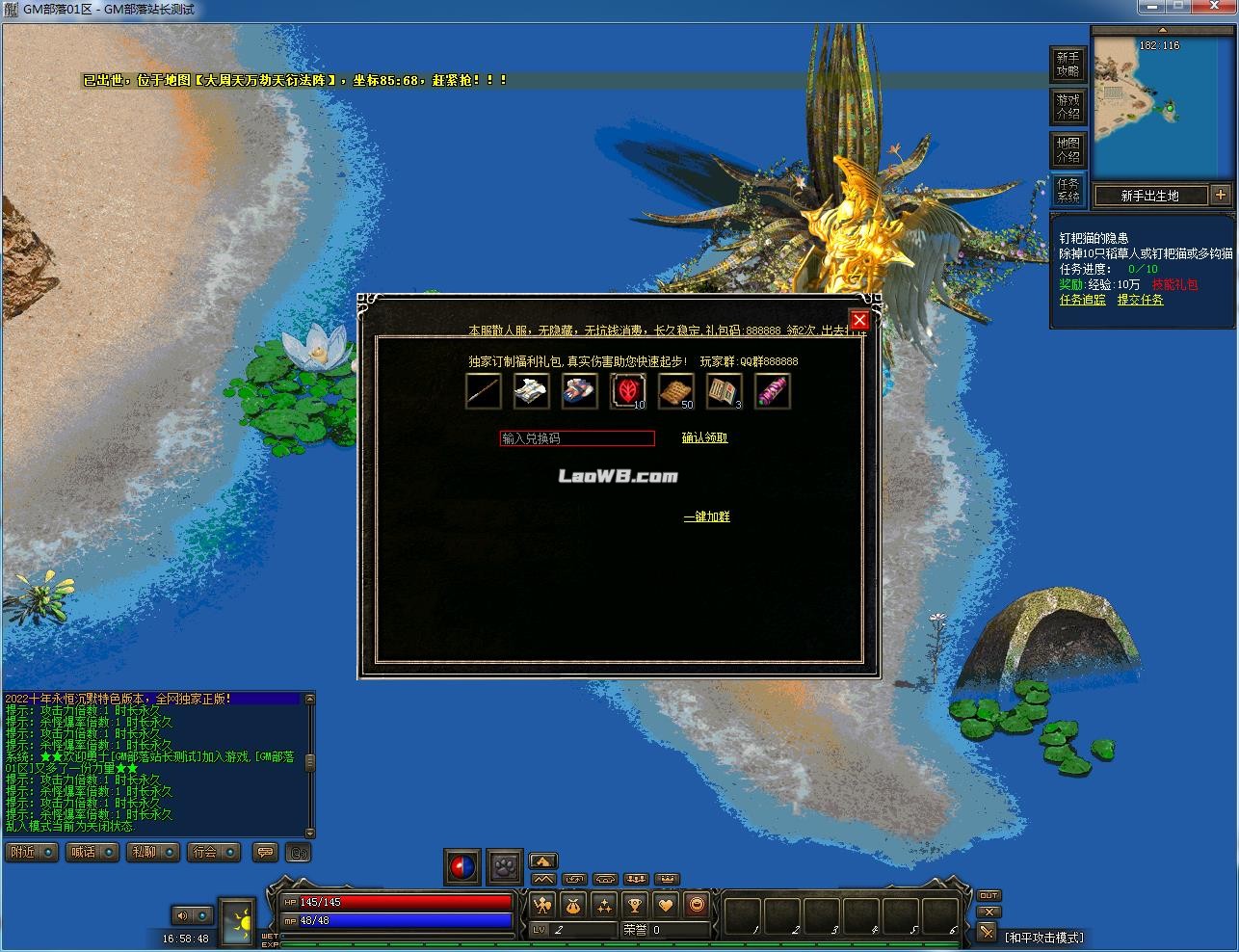
Task: Open the 任务系统 quest system panel
Action: tap(1068, 190)
